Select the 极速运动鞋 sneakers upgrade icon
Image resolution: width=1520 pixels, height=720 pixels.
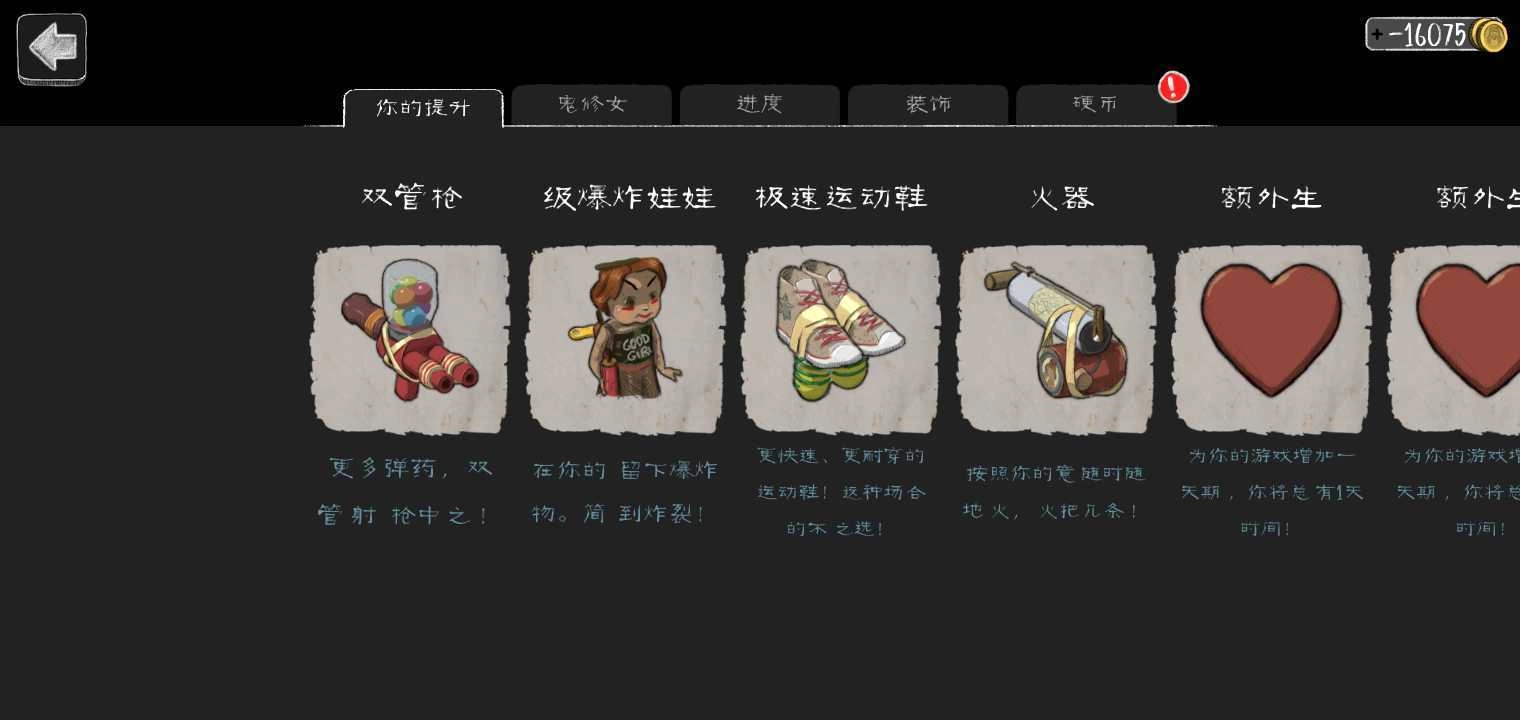pyautogui.click(x=841, y=338)
